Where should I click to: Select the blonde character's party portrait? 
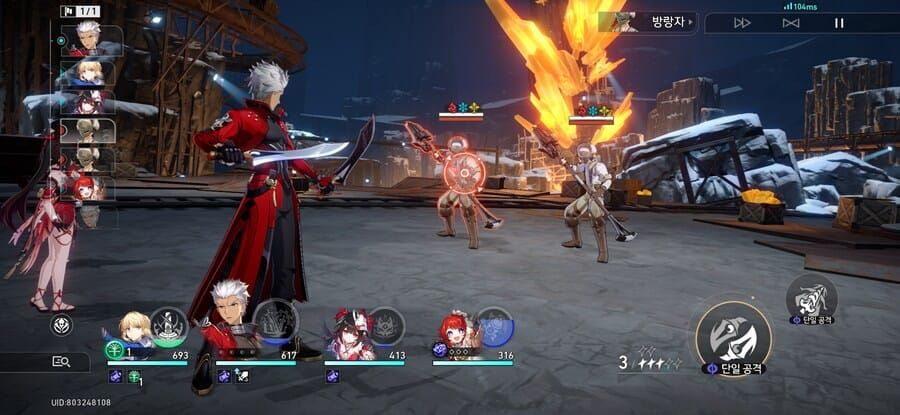pyautogui.click(x=135, y=331)
